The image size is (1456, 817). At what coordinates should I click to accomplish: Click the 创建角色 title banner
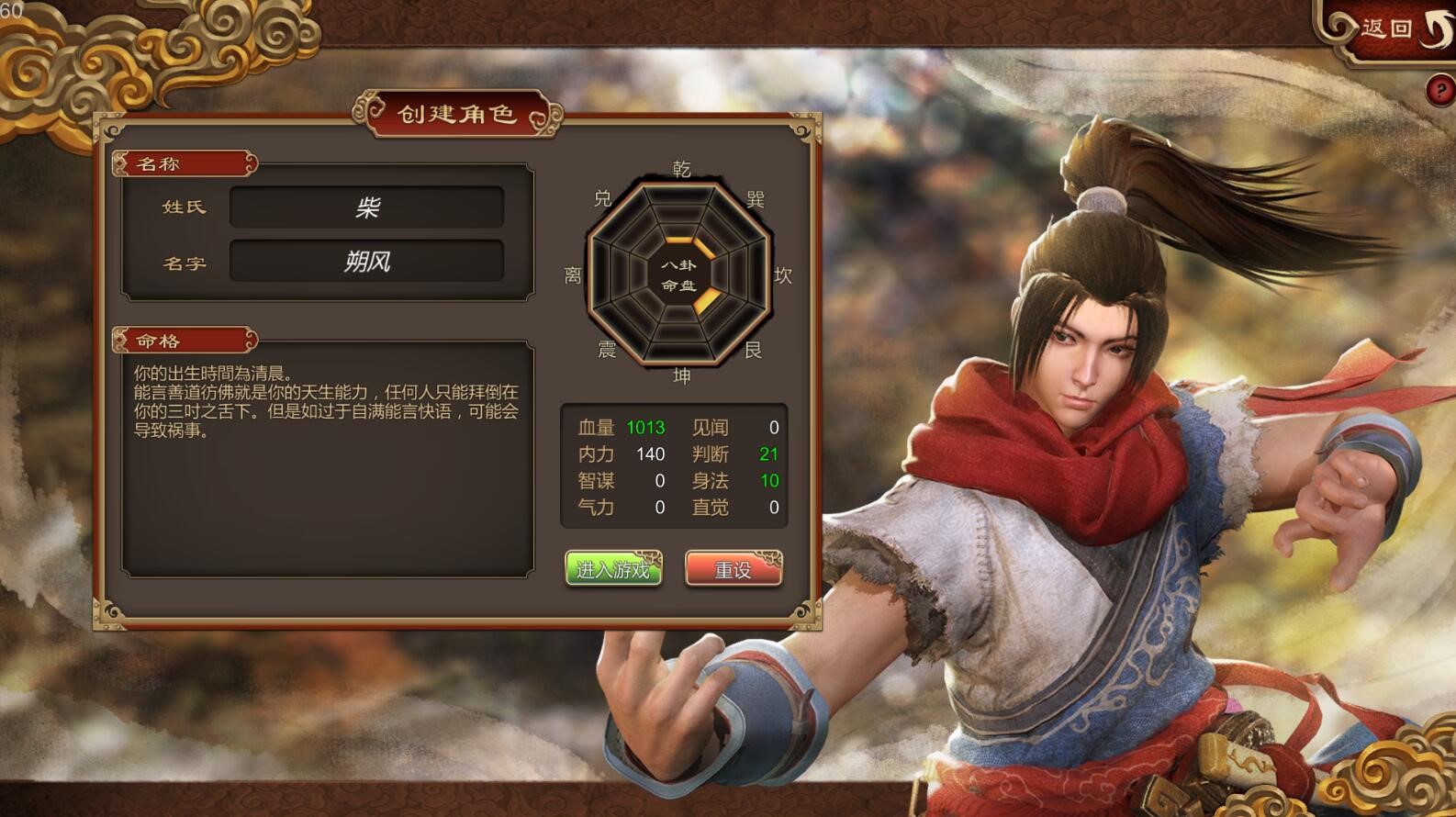[456, 115]
